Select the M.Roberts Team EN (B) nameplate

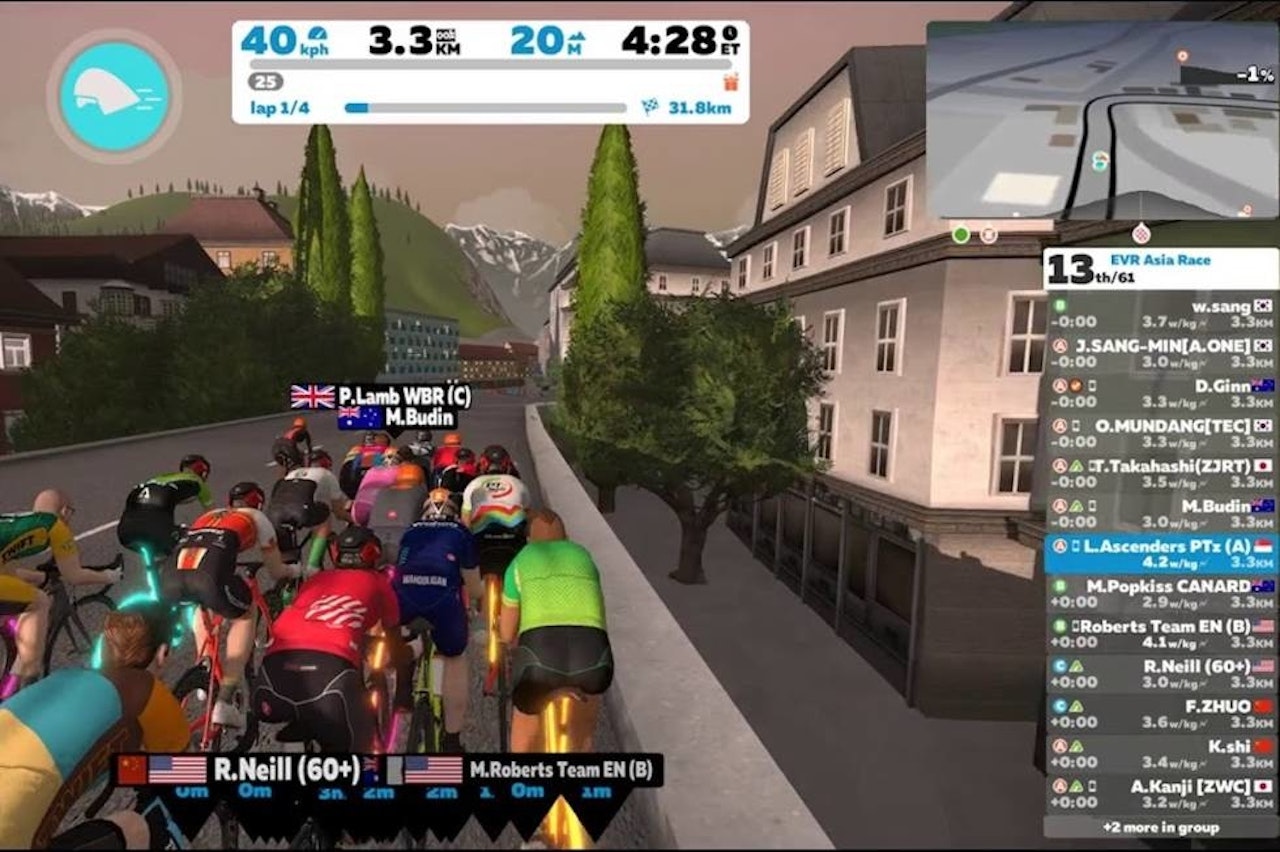tap(560, 768)
